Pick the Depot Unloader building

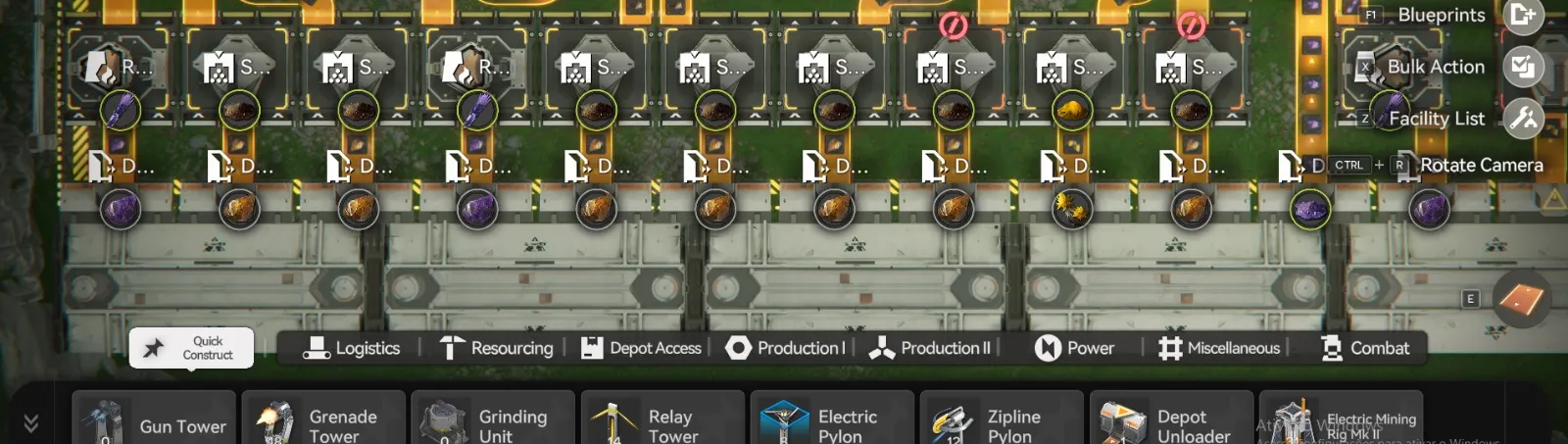point(1171,421)
